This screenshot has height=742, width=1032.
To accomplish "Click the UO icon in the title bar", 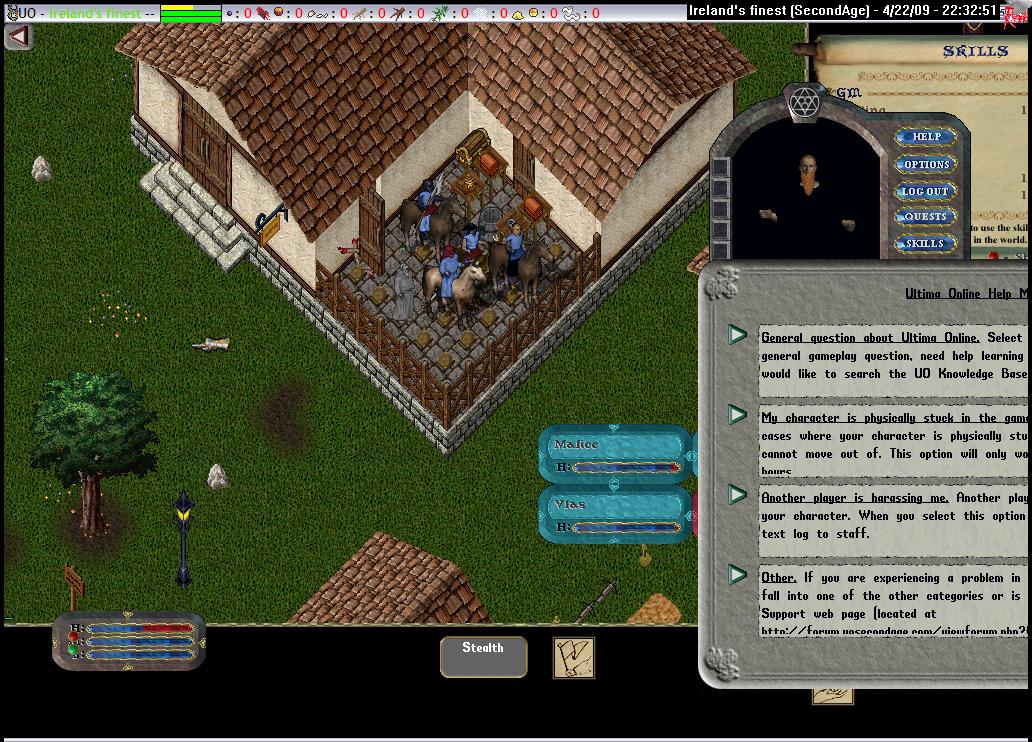I will pos(11,13).
